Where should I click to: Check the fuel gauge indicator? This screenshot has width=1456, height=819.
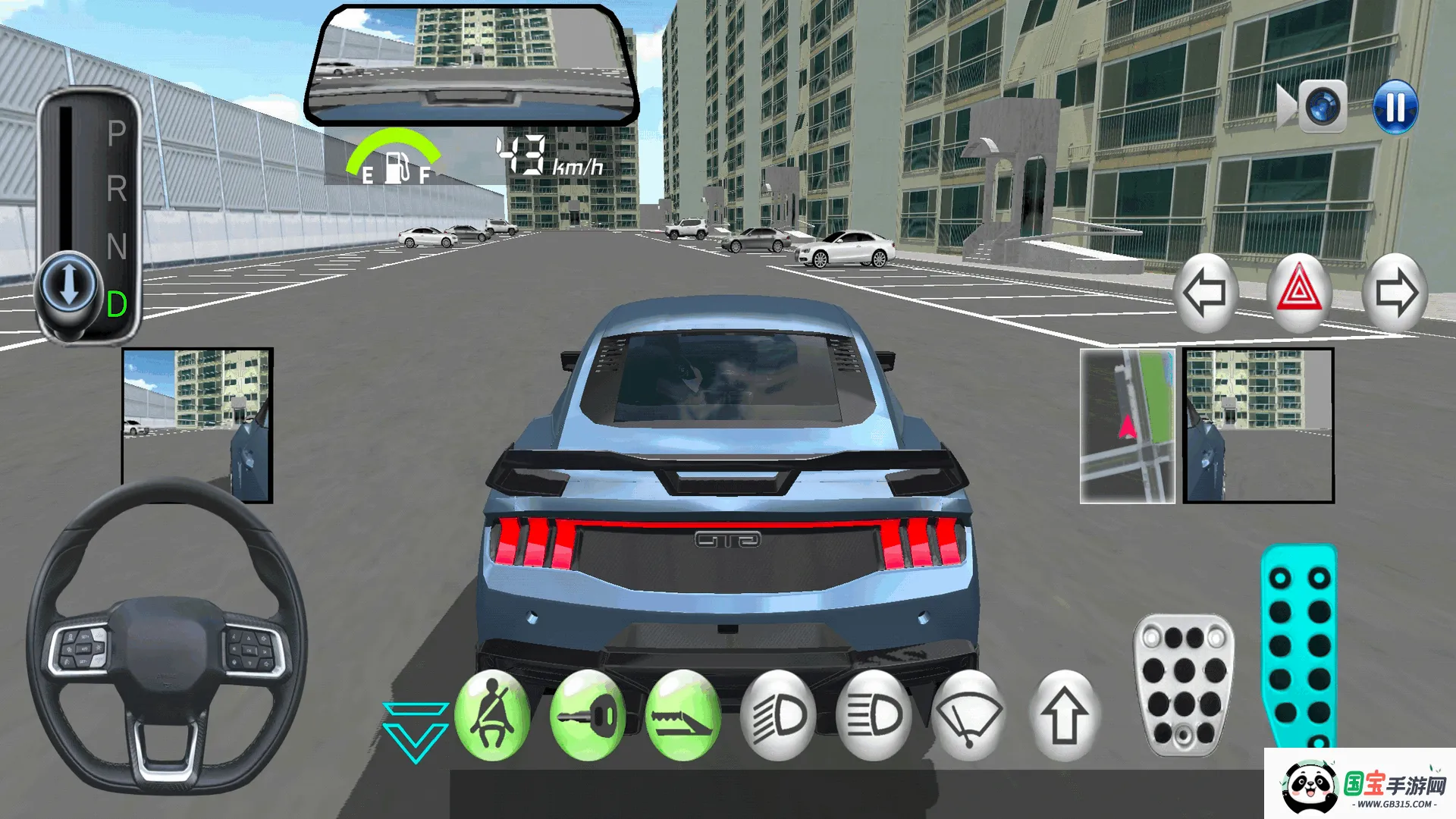394,161
